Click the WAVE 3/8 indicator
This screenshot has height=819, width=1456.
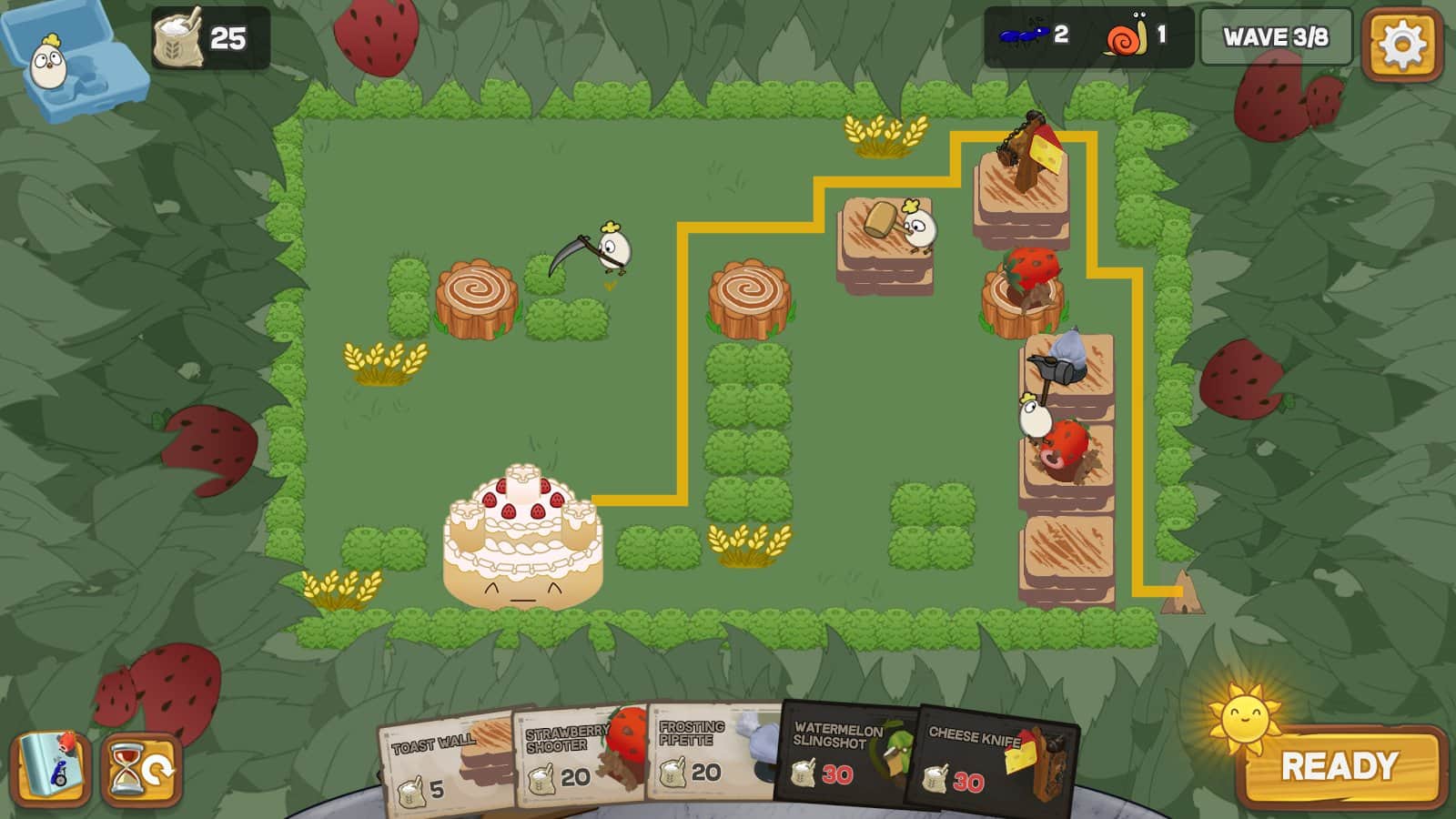(x=1275, y=38)
